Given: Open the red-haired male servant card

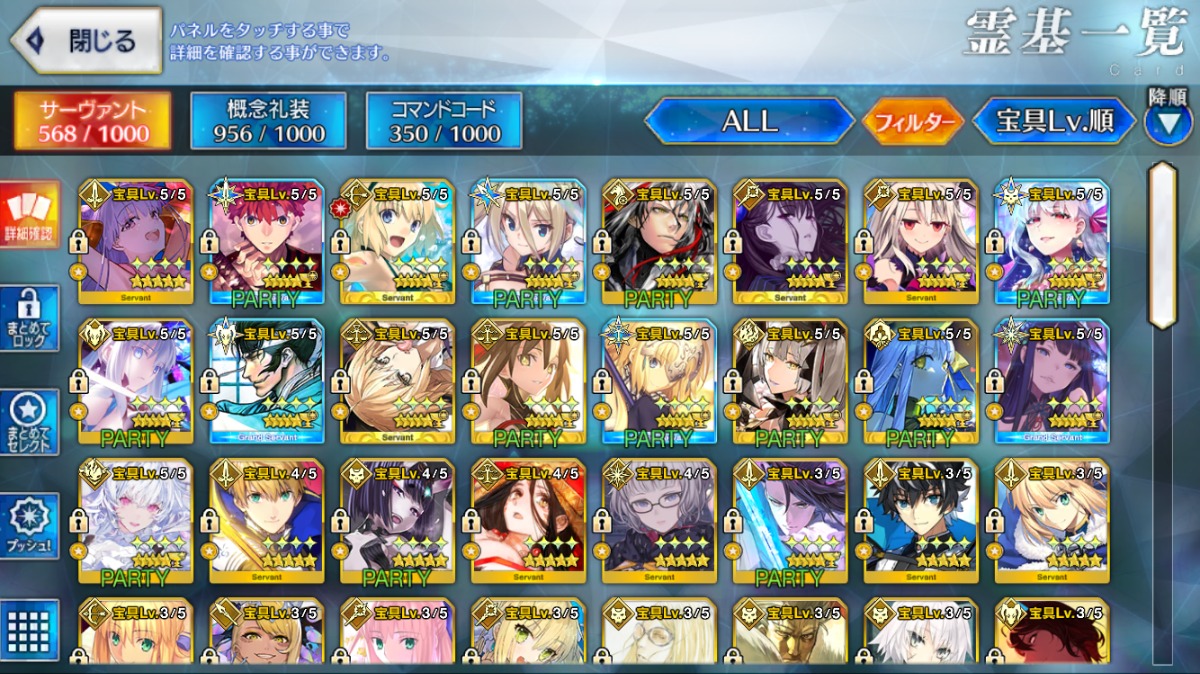Looking at the screenshot, I should [263, 241].
